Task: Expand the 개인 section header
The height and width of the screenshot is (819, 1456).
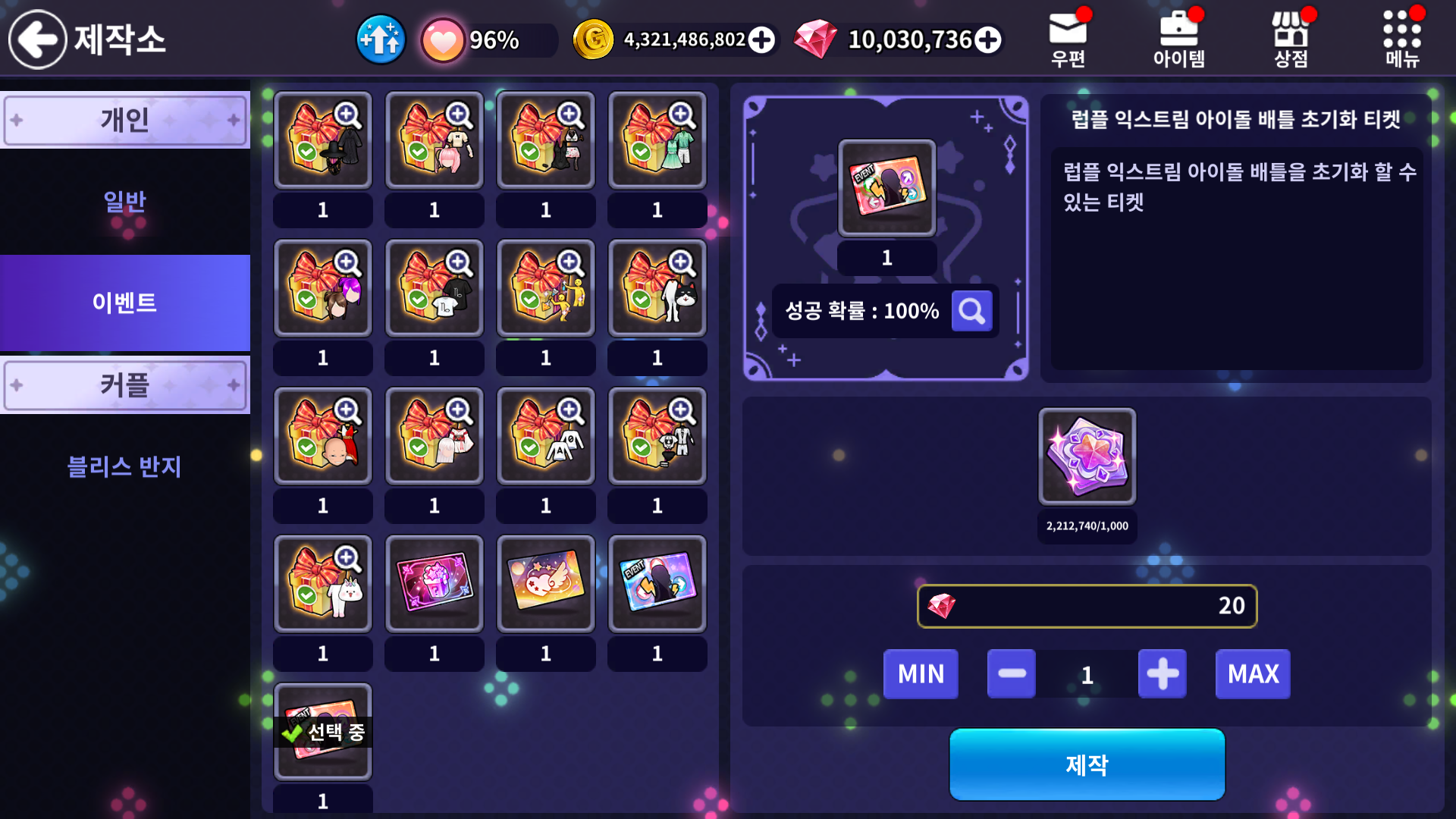Action: point(125,120)
